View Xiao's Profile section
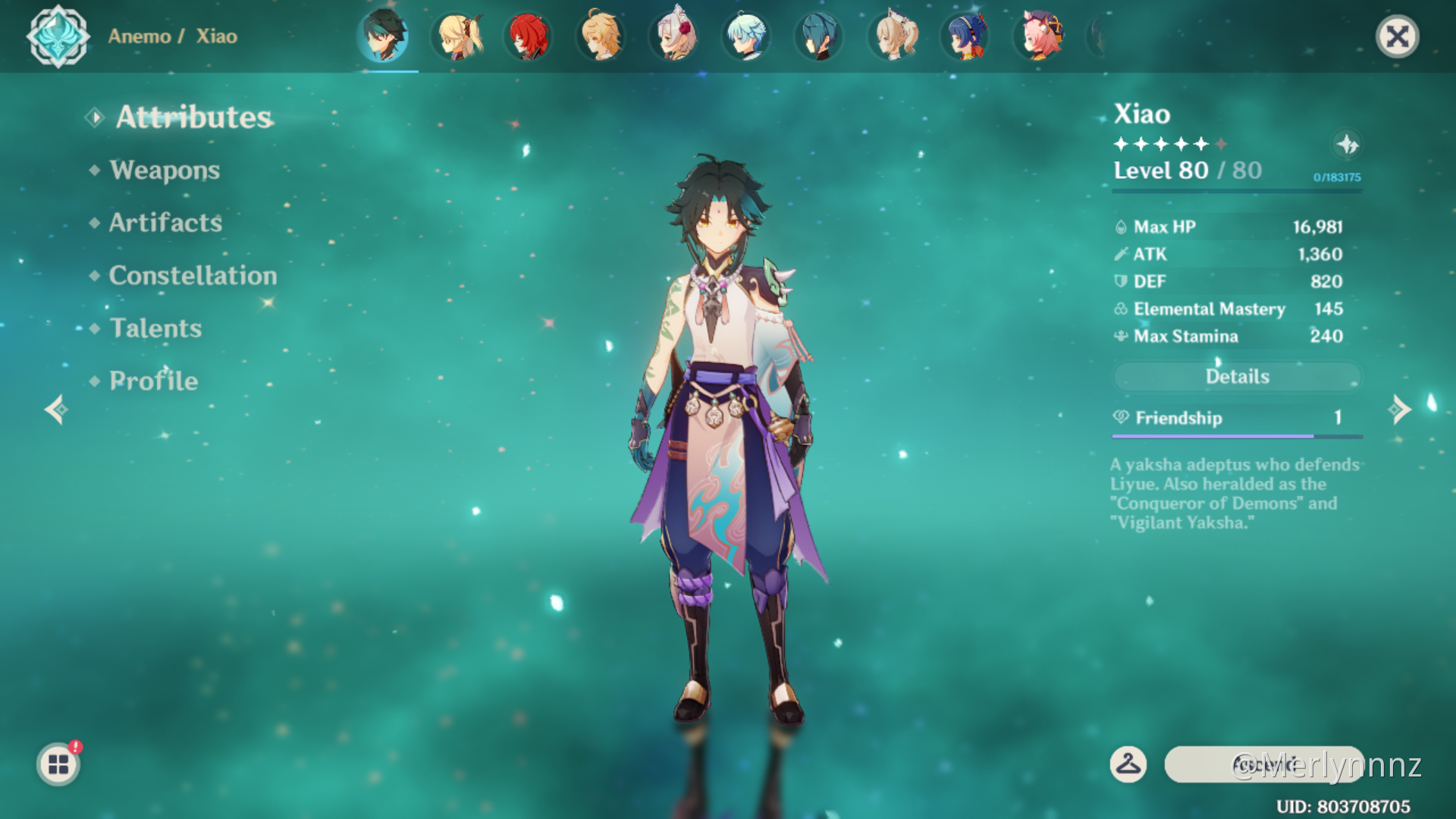The width and height of the screenshot is (1456, 819). [x=152, y=381]
